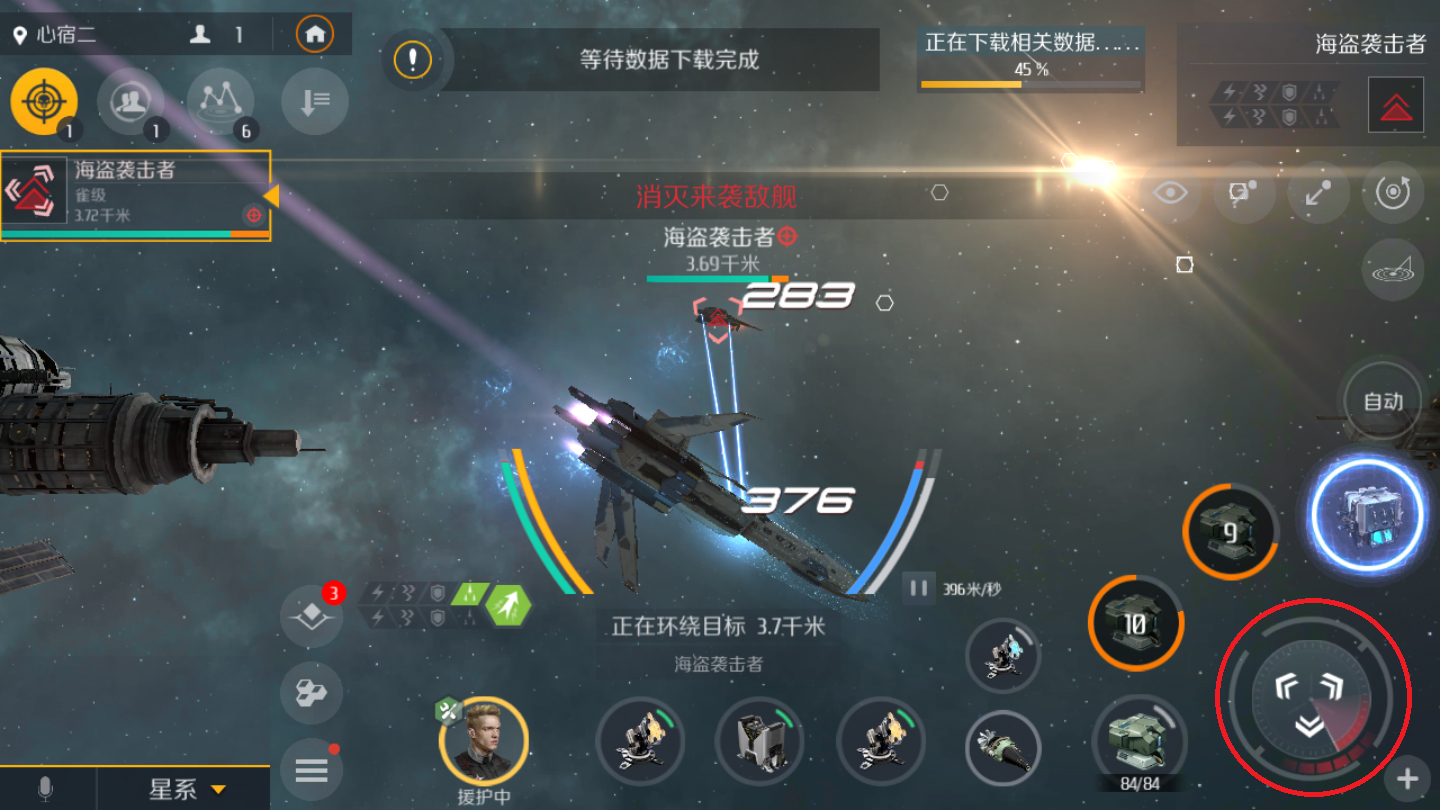Screen dimensions: 1440x810
Task: Enable 自动 autopilot mode
Action: pyautogui.click(x=1381, y=400)
